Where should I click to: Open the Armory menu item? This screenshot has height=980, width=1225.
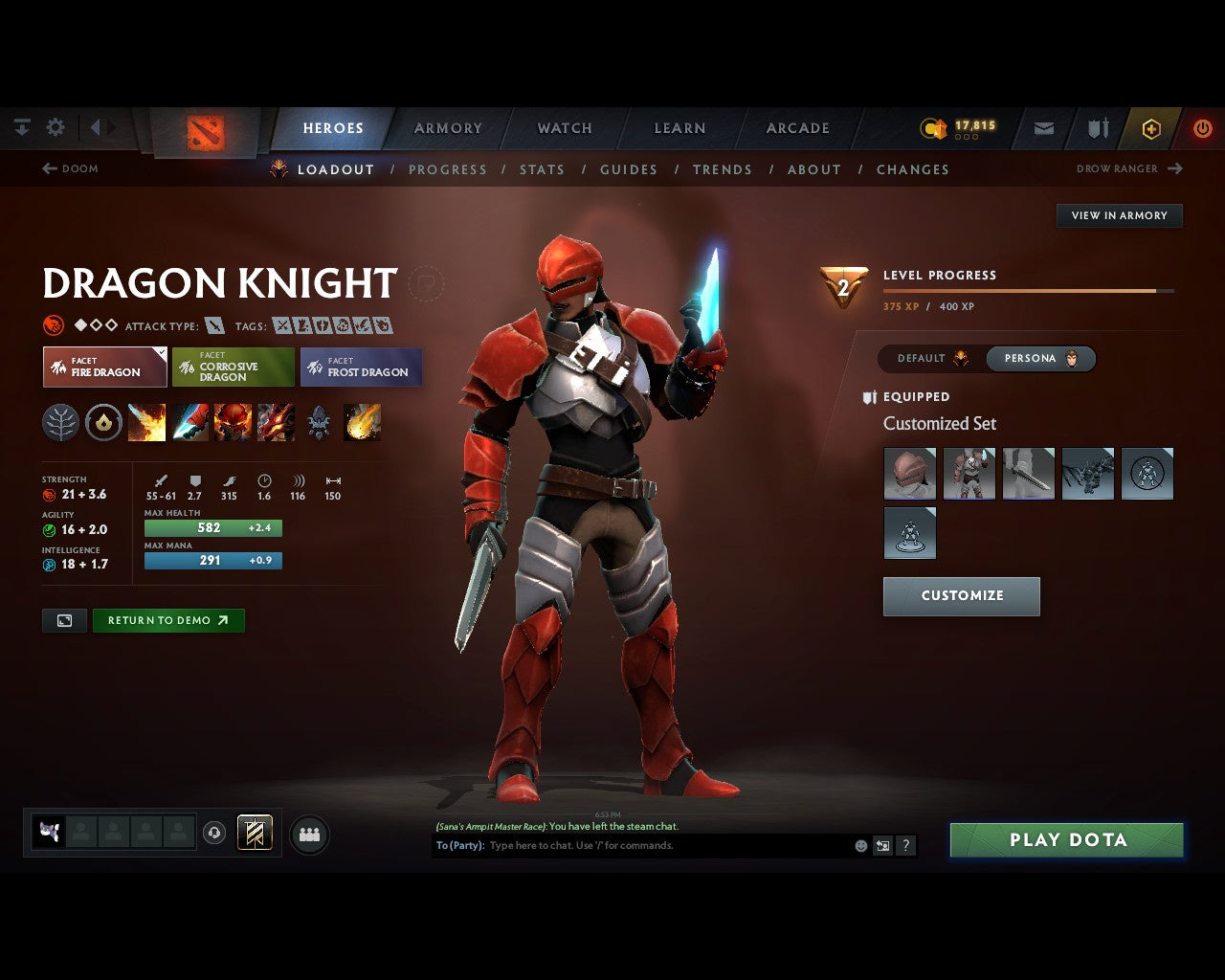[447, 127]
